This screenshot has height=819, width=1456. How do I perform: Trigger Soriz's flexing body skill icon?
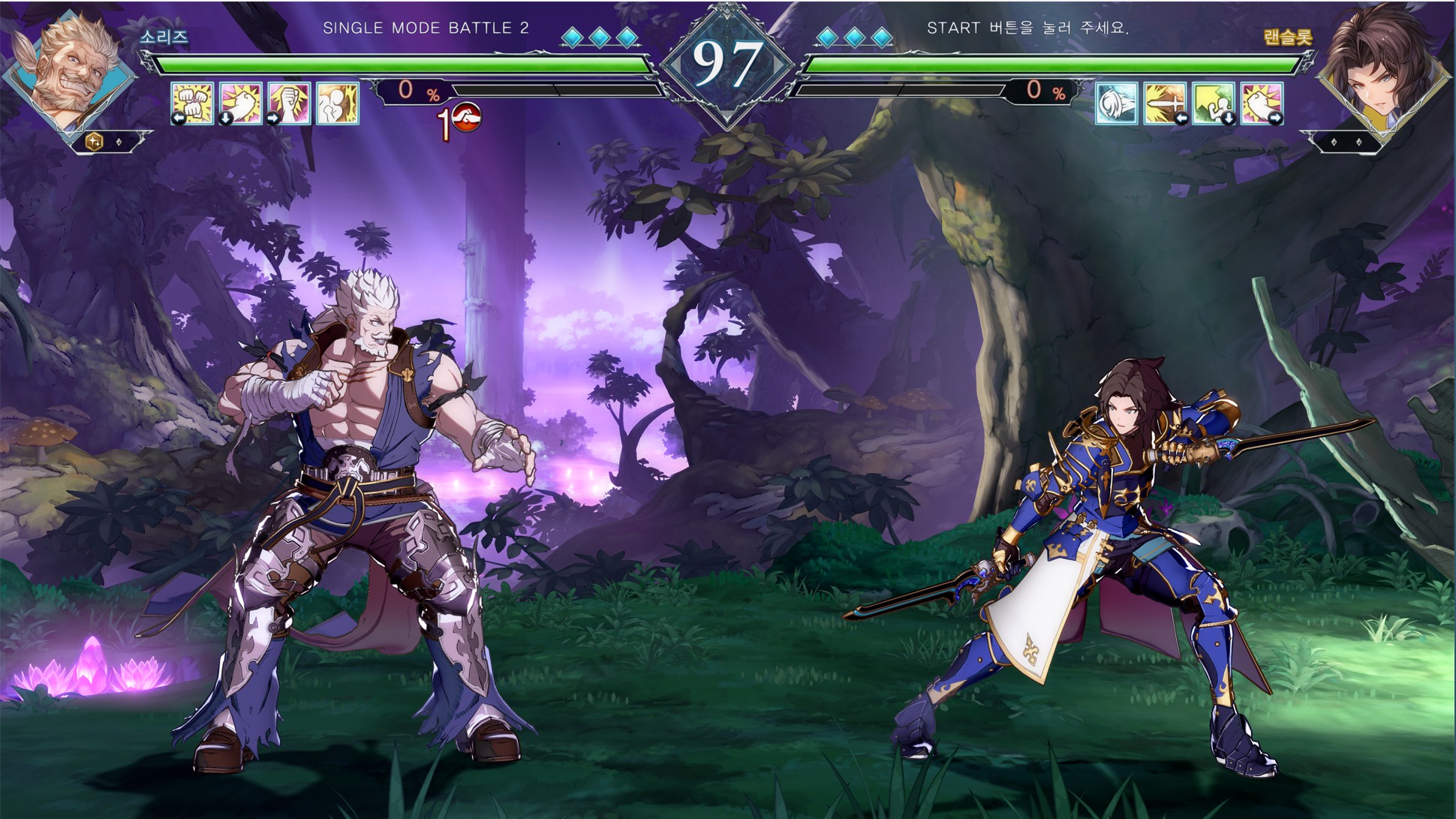click(337, 103)
